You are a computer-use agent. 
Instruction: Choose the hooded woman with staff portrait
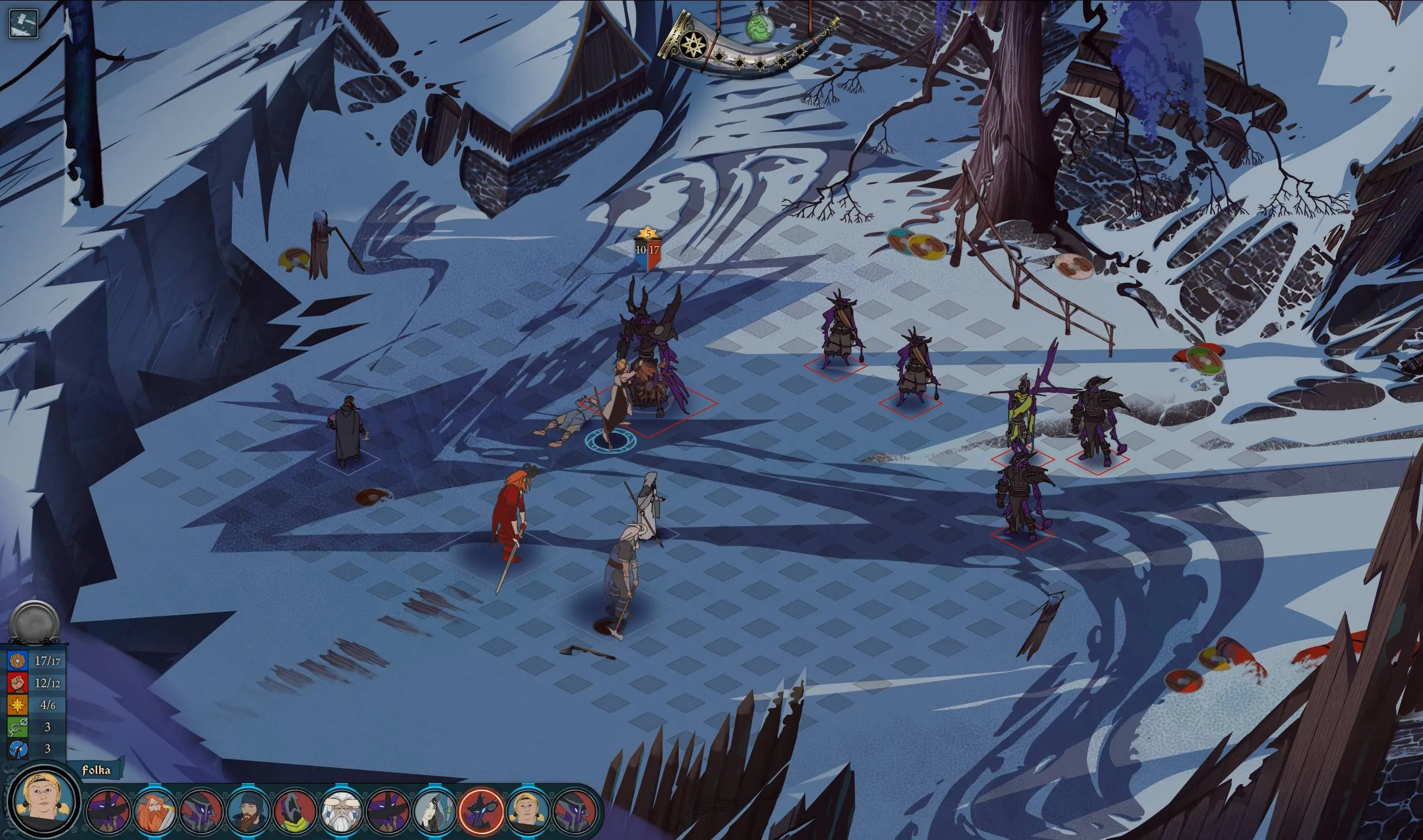pos(434,811)
